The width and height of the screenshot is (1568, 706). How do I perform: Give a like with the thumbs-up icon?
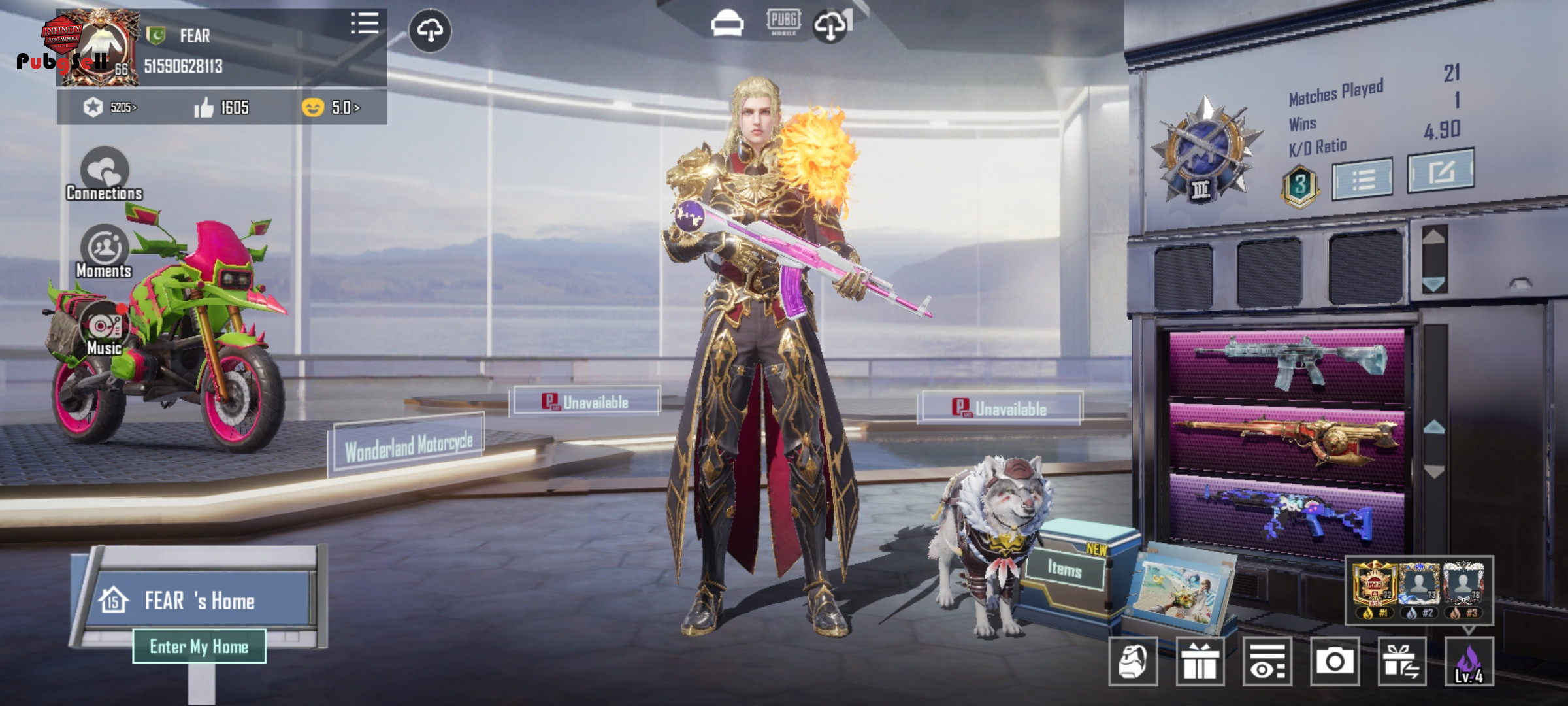click(x=204, y=107)
